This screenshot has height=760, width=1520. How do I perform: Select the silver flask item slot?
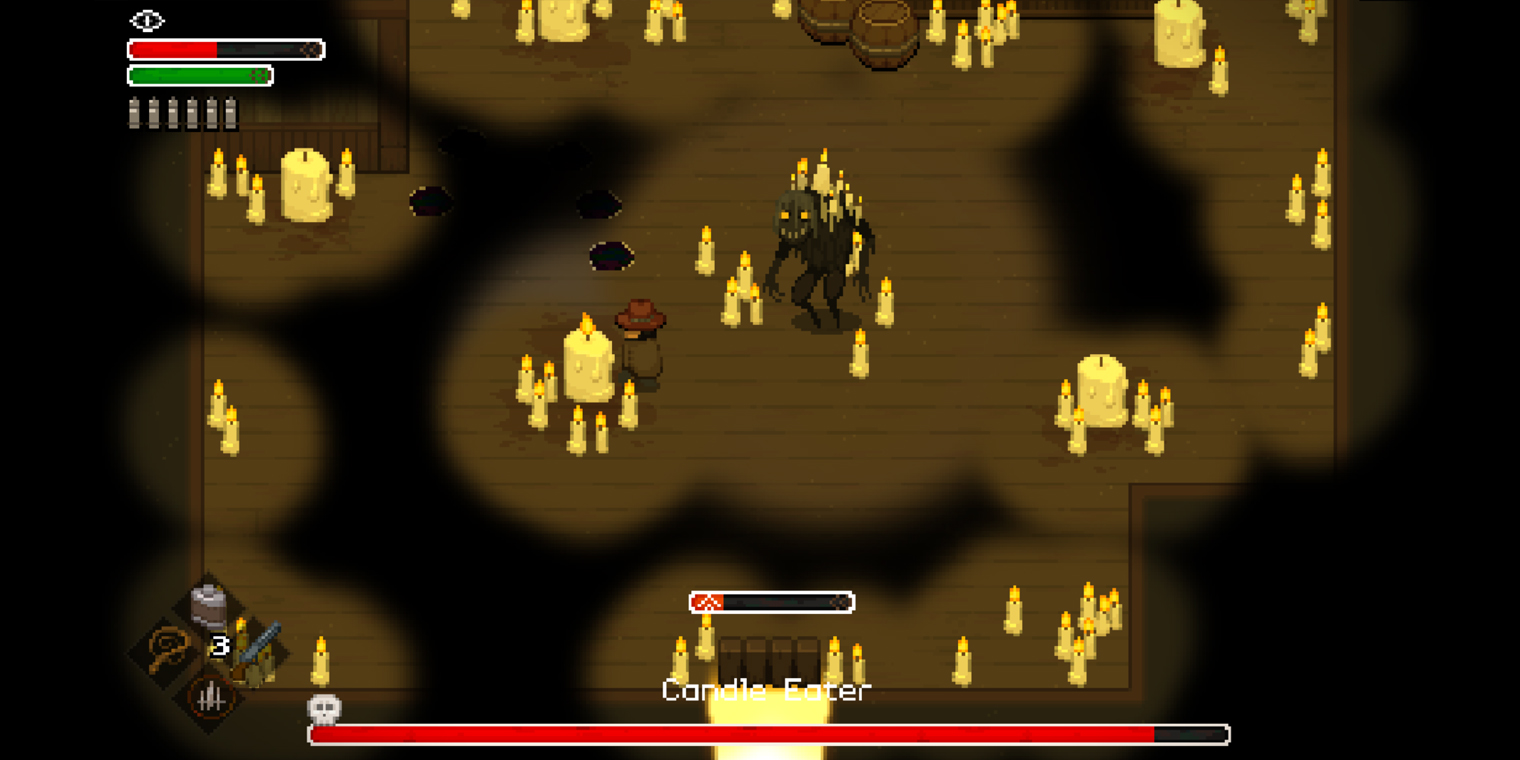208,605
